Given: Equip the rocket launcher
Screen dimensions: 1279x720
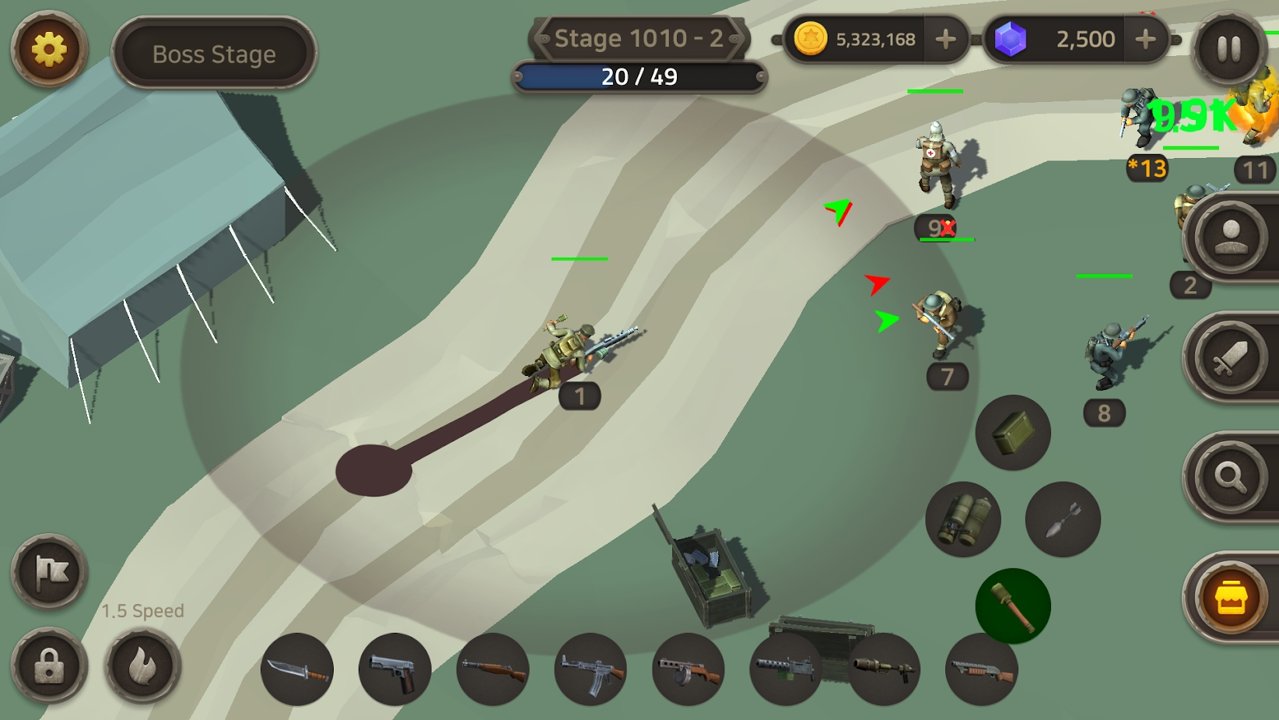Looking at the screenshot, I should click(884, 669).
